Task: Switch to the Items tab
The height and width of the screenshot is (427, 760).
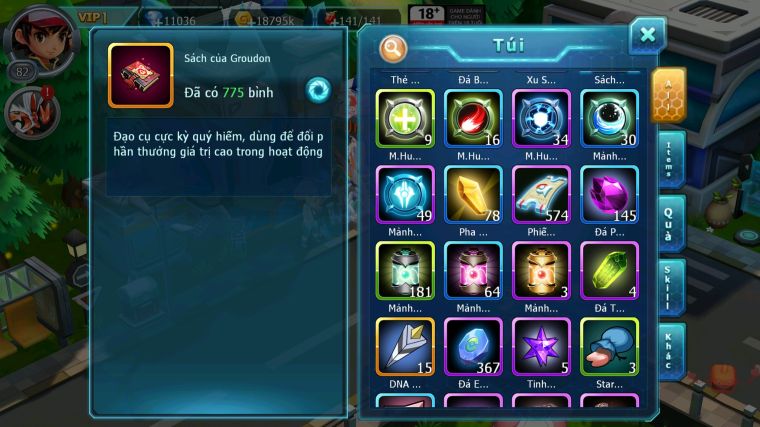Action: (669, 157)
